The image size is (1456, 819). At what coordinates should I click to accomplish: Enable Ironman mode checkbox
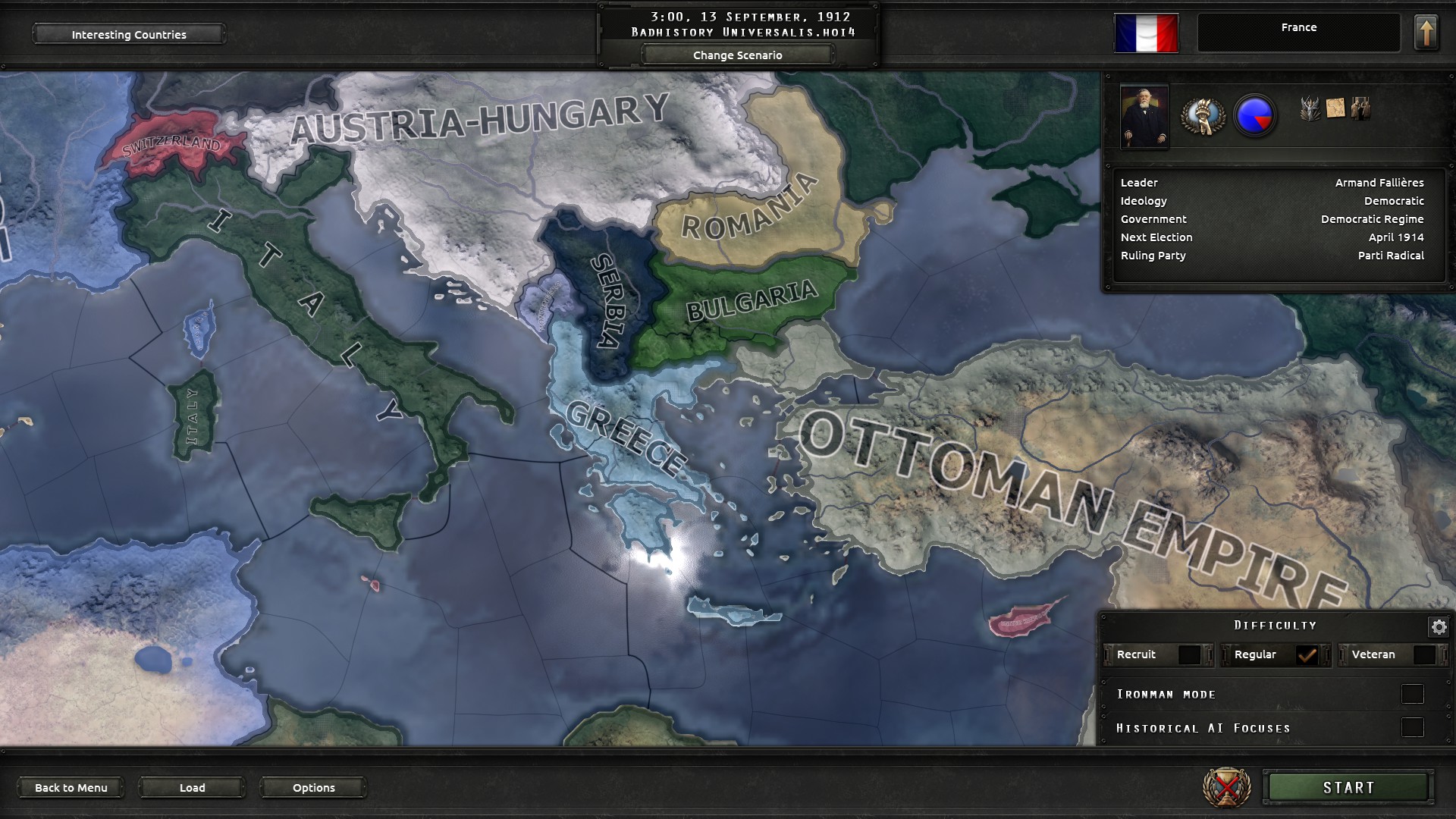(x=1412, y=694)
